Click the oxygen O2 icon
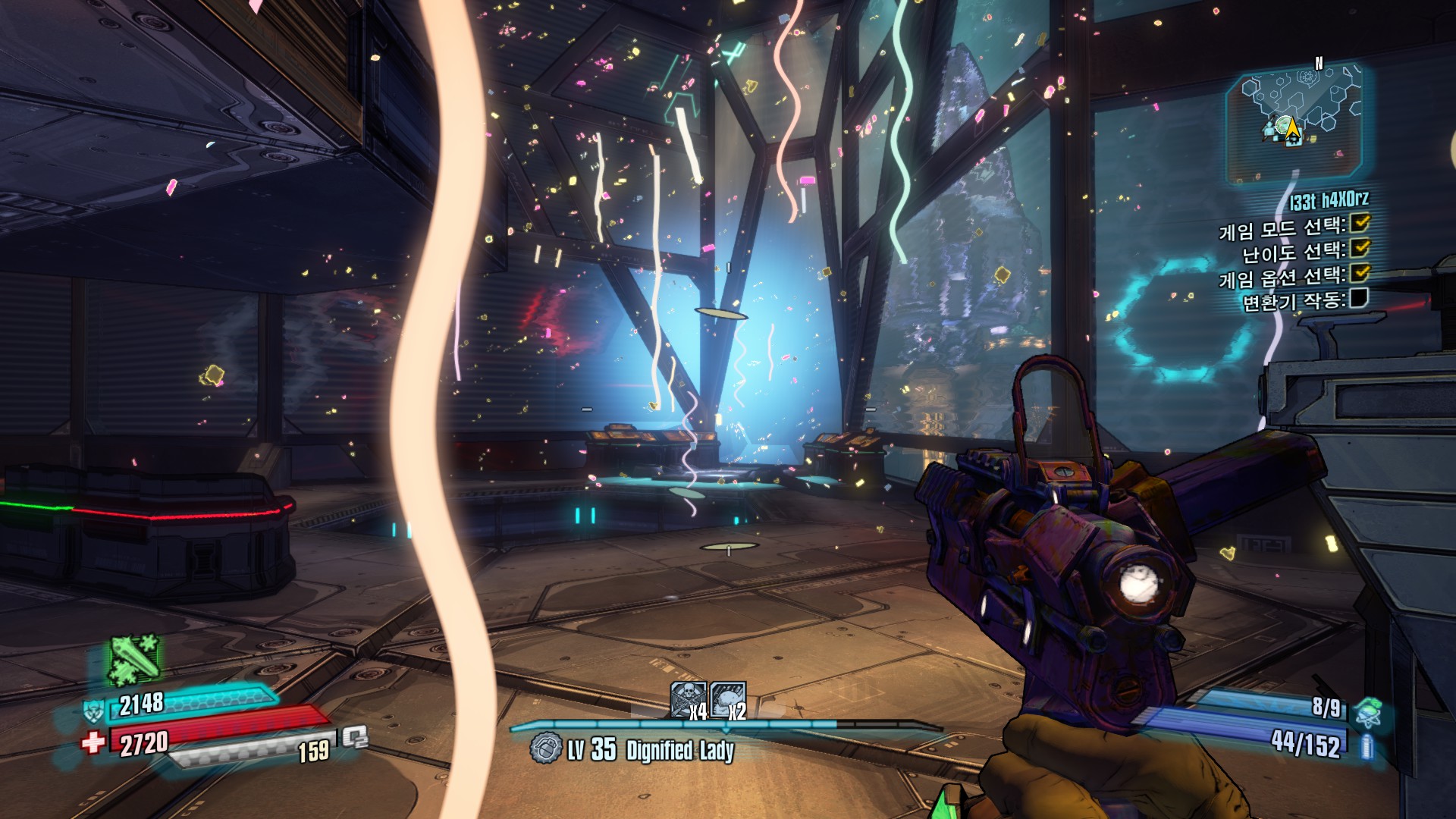The width and height of the screenshot is (1456, 819). (355, 736)
